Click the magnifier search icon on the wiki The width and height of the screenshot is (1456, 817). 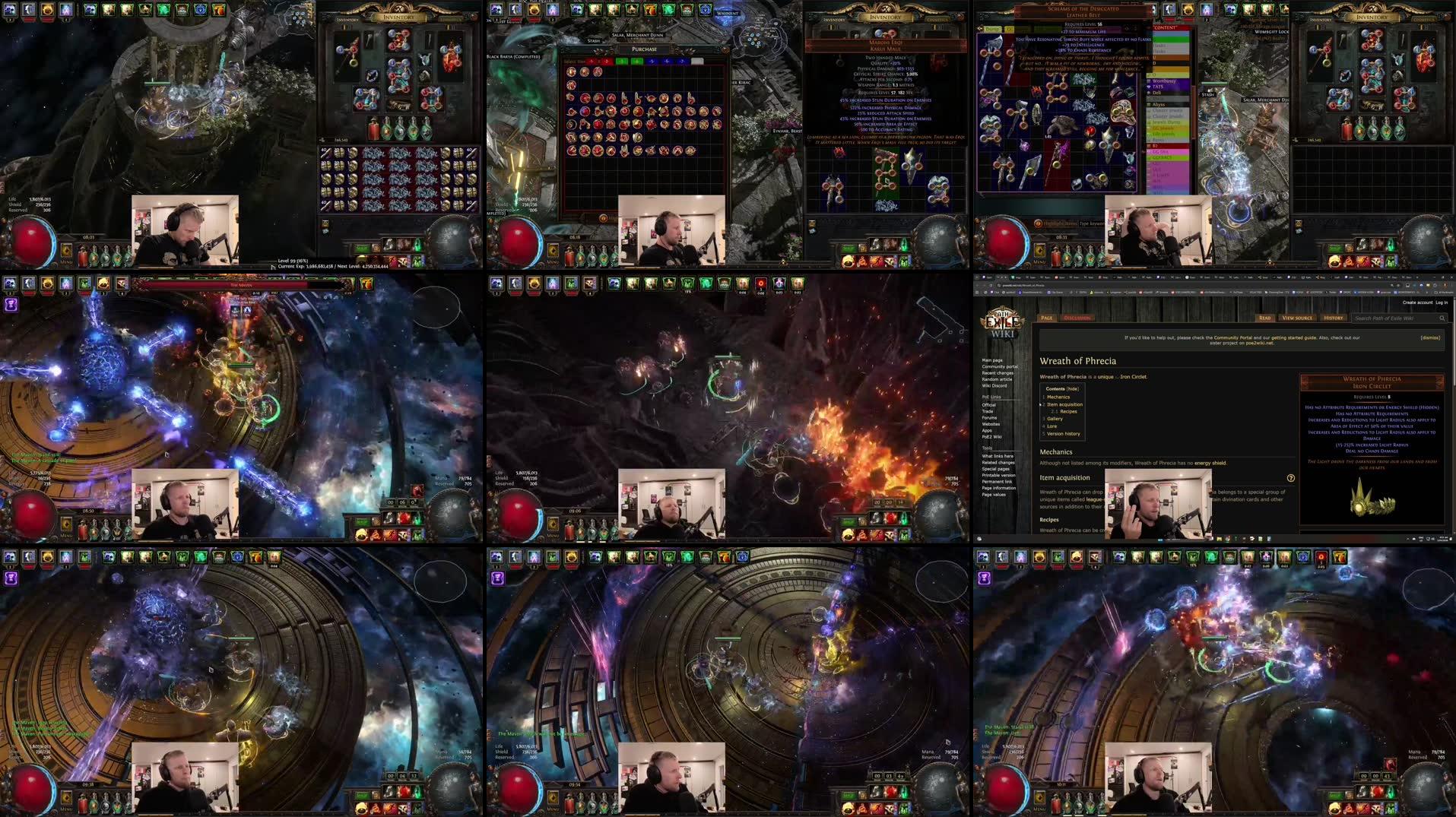[x=1442, y=318]
